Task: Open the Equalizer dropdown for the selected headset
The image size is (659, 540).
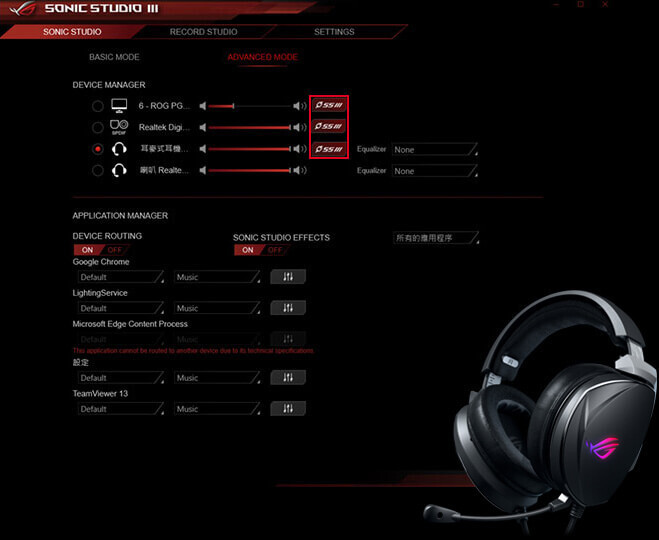Action: point(434,149)
